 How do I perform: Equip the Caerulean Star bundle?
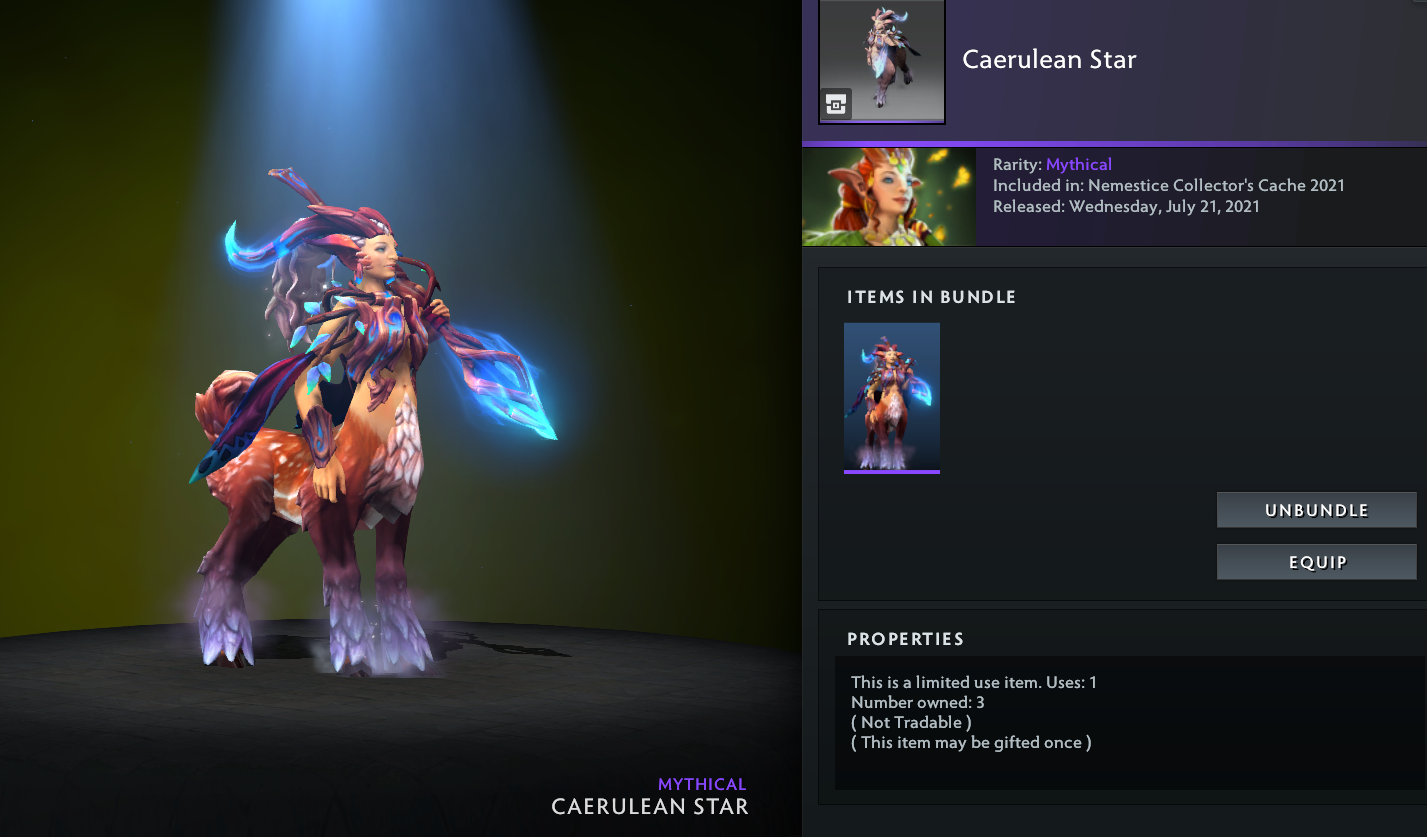tap(1316, 562)
